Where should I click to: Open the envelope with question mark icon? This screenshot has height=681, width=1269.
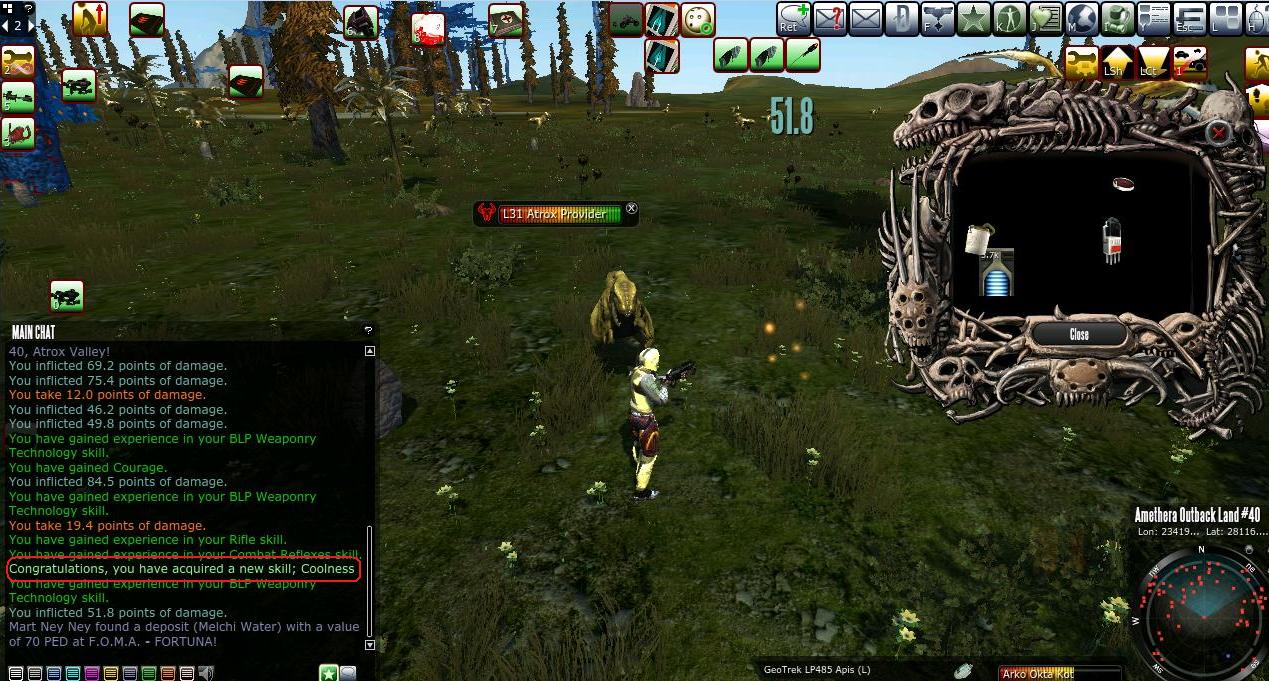coord(829,18)
